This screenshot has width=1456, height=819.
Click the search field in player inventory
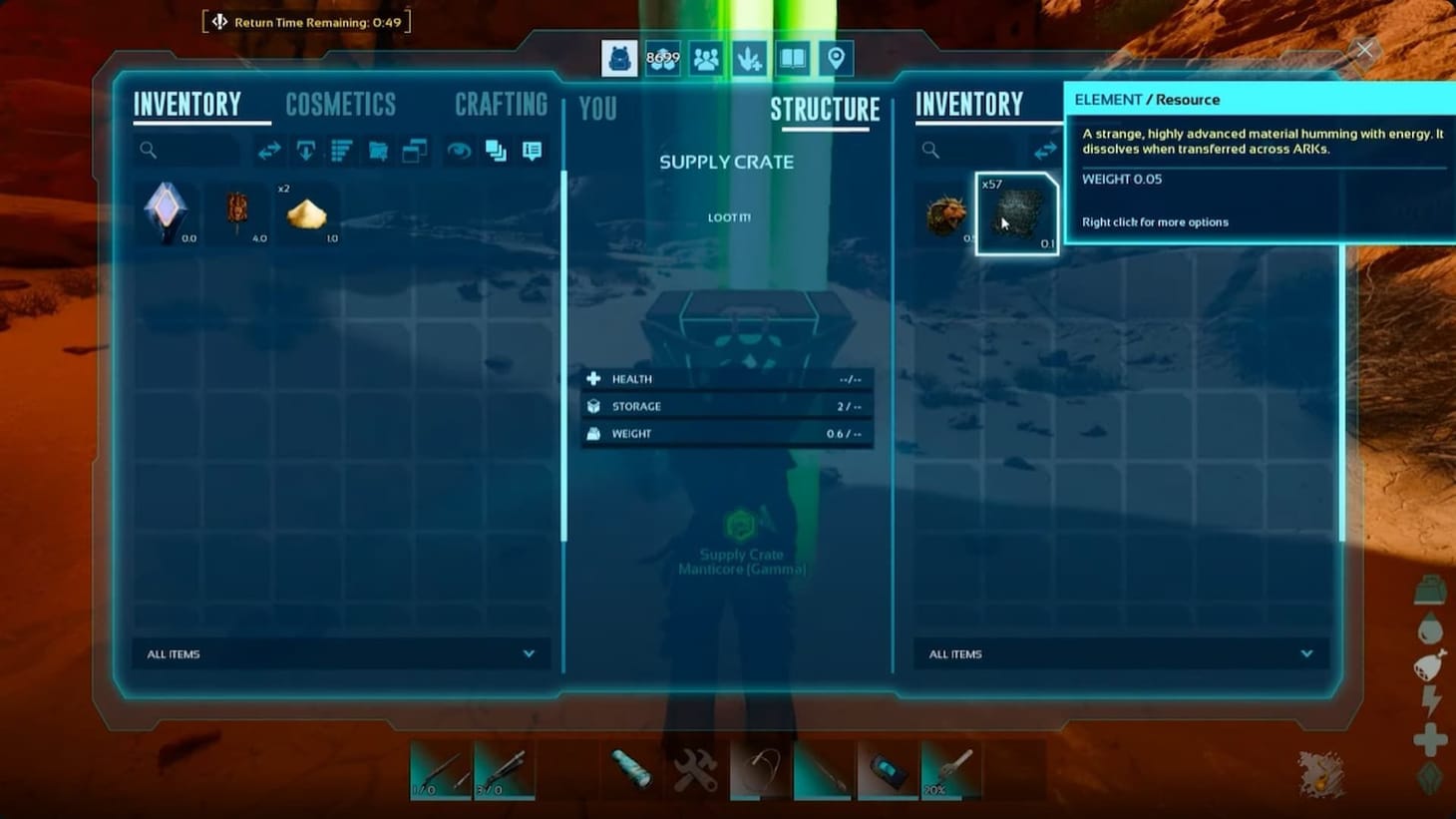184,151
